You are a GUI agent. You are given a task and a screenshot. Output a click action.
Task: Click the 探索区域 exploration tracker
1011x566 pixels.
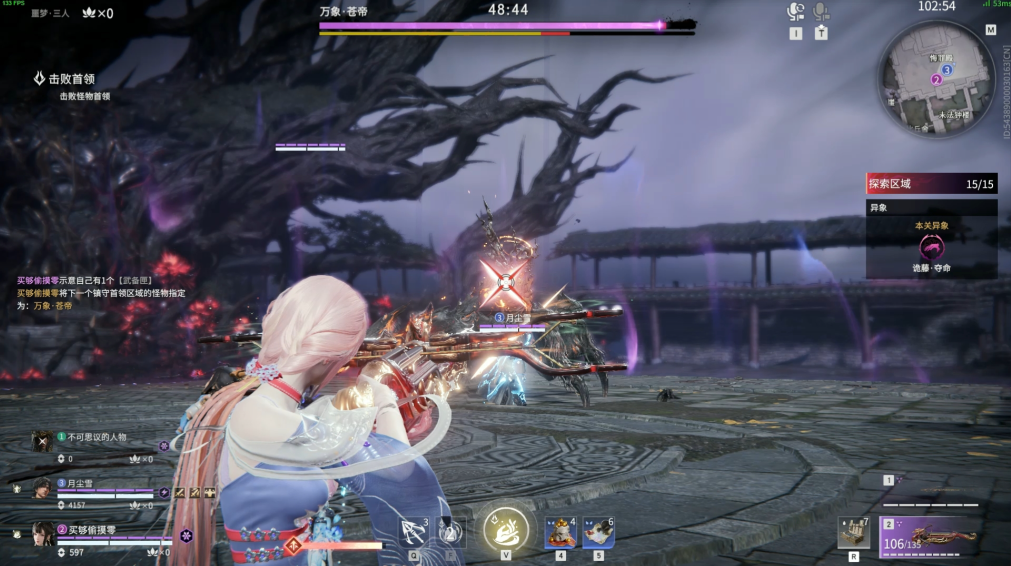(931, 184)
